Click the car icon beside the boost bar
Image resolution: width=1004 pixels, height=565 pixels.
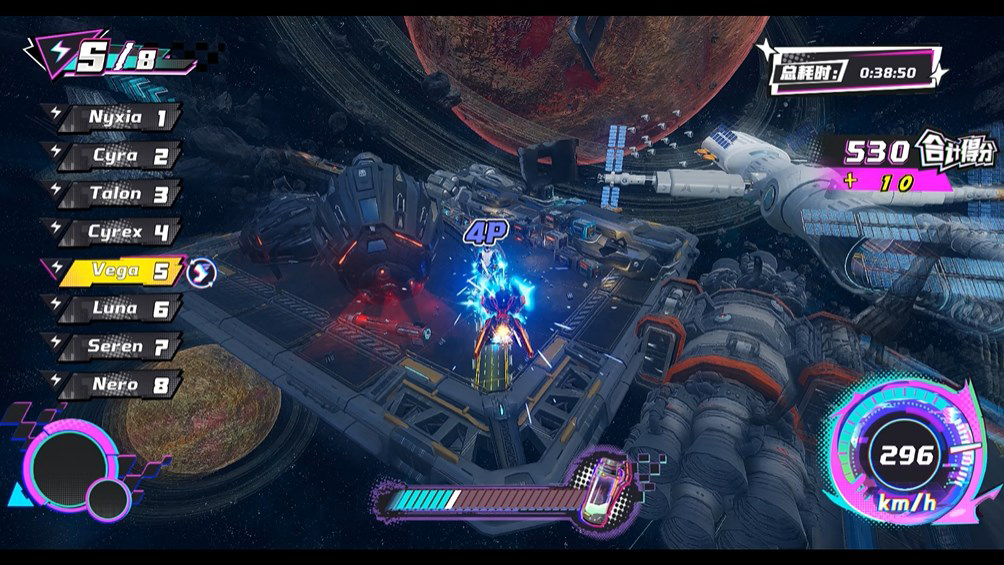[605, 486]
